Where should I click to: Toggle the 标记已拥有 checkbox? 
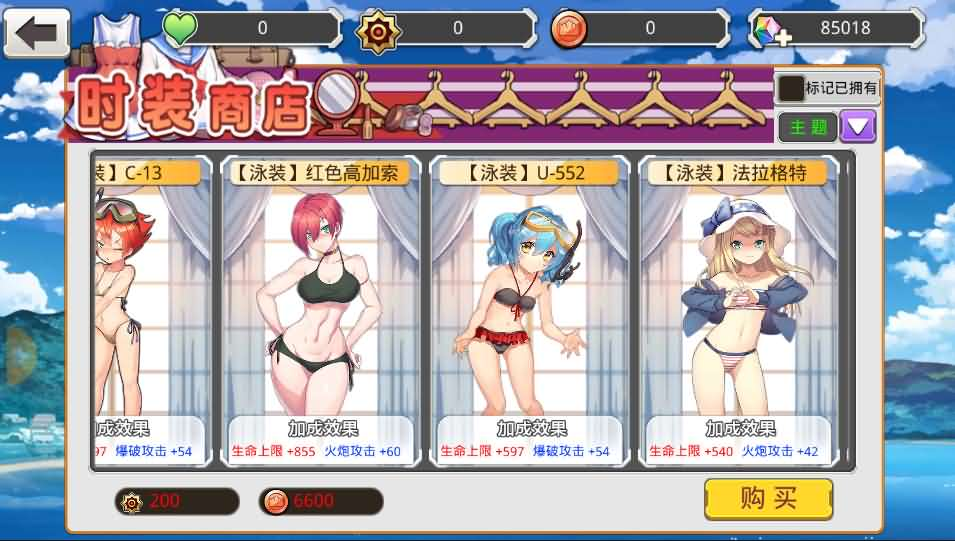[x=792, y=88]
